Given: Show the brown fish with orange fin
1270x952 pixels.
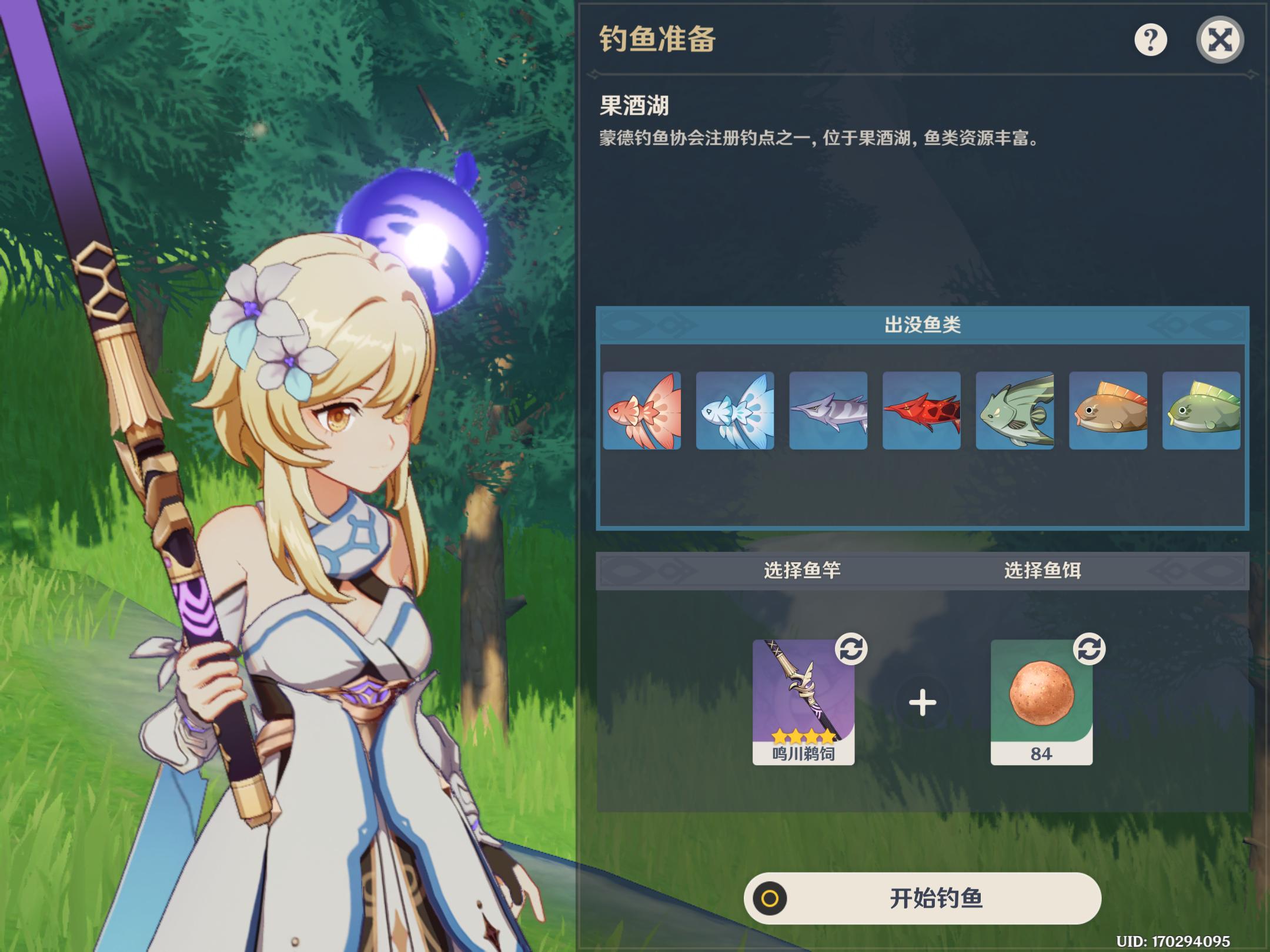Looking at the screenshot, I should point(1108,410).
